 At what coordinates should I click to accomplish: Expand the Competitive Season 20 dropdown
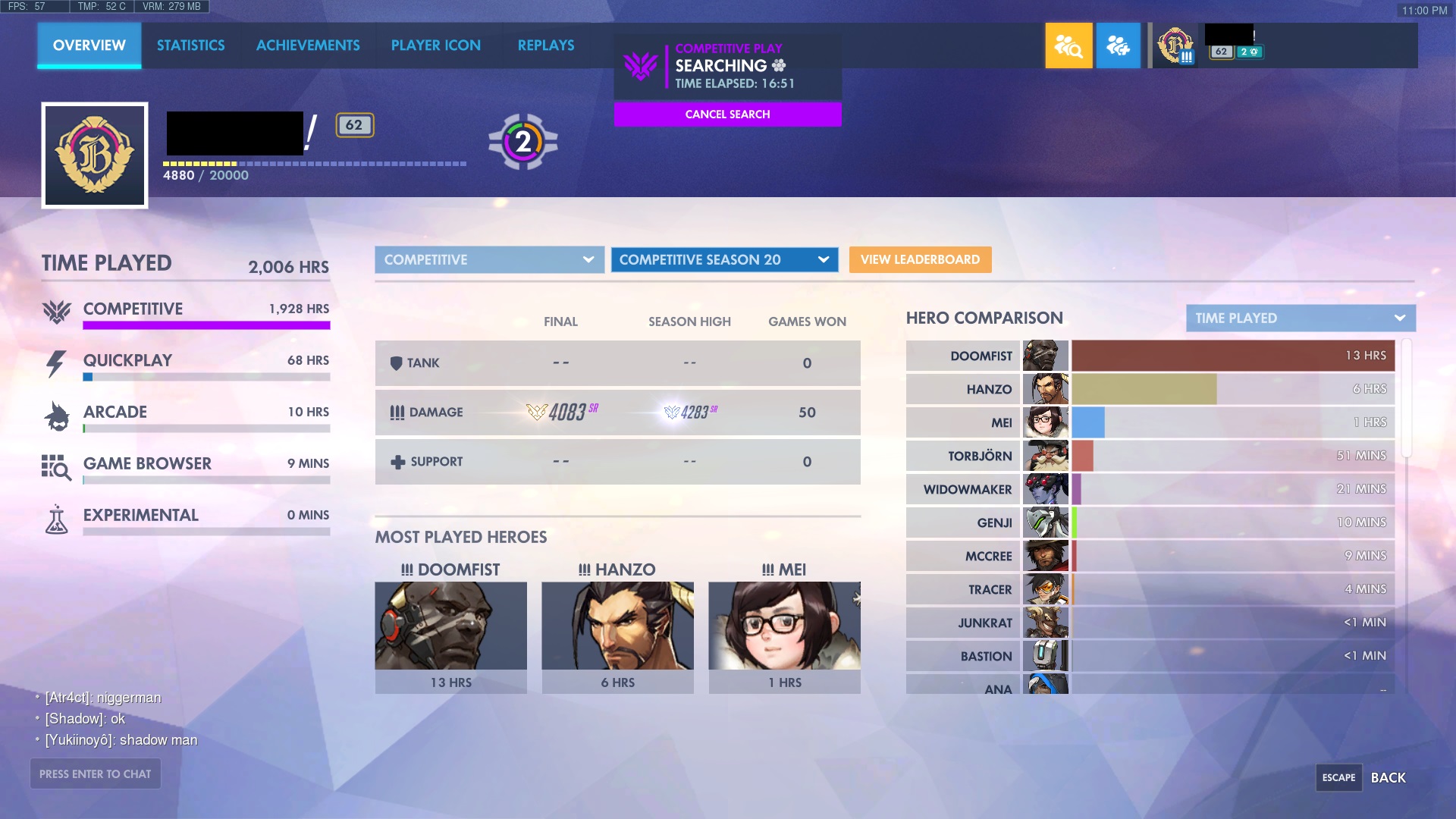(x=724, y=260)
